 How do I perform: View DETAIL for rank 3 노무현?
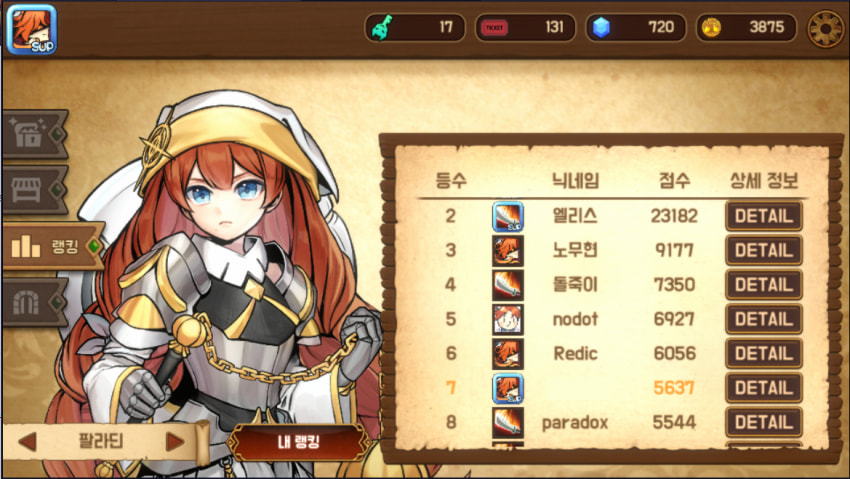[x=763, y=250]
